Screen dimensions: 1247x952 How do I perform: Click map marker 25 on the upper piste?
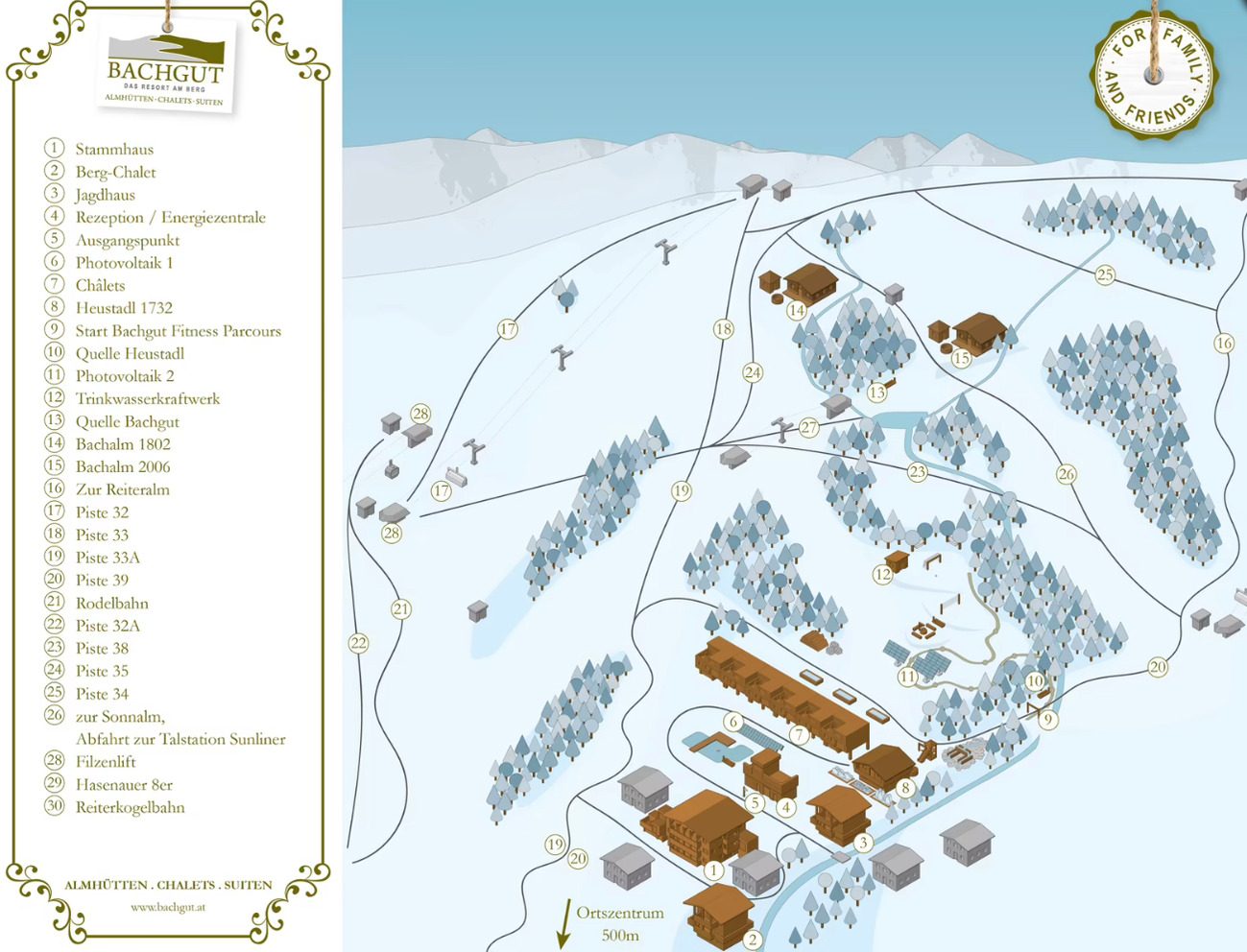pyautogui.click(x=1106, y=275)
